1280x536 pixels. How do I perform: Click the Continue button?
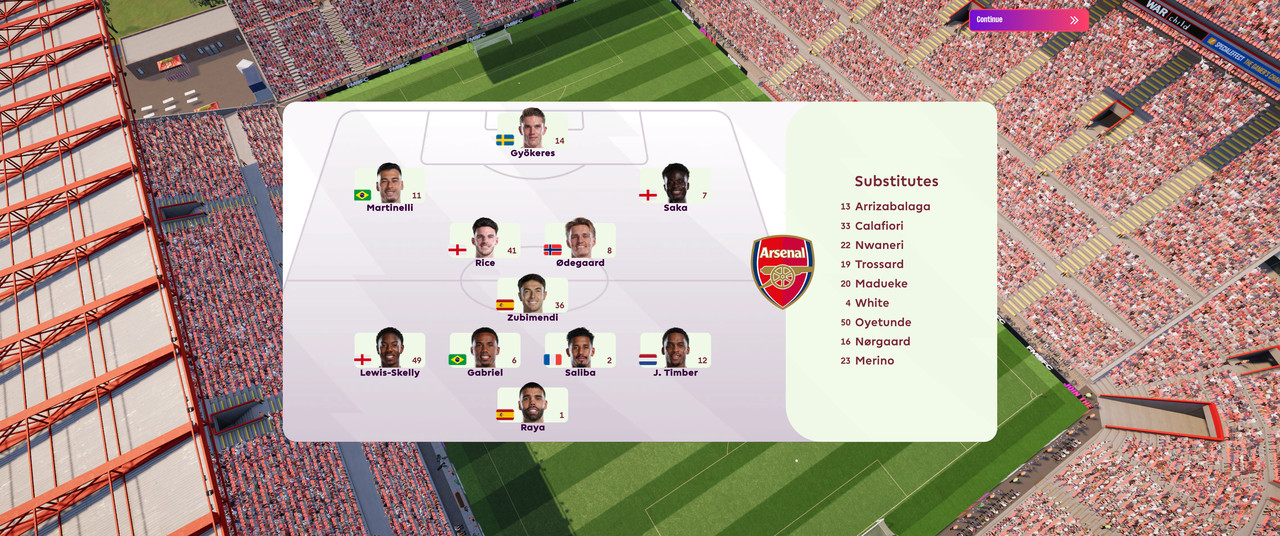click(x=1028, y=20)
